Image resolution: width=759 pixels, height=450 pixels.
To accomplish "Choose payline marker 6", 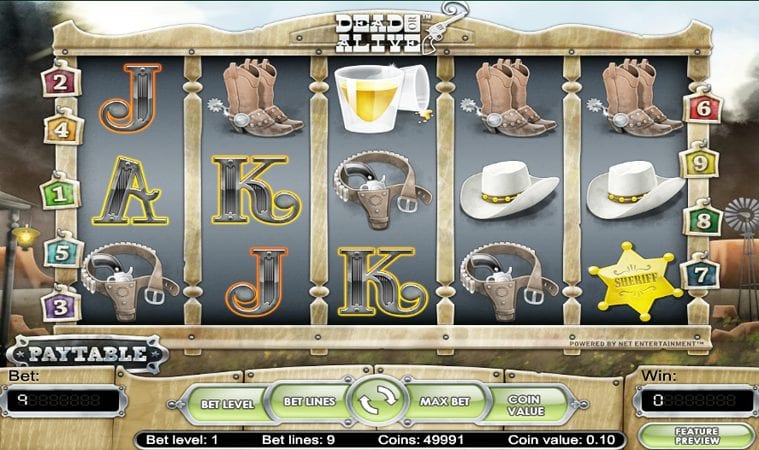I will click(703, 105).
